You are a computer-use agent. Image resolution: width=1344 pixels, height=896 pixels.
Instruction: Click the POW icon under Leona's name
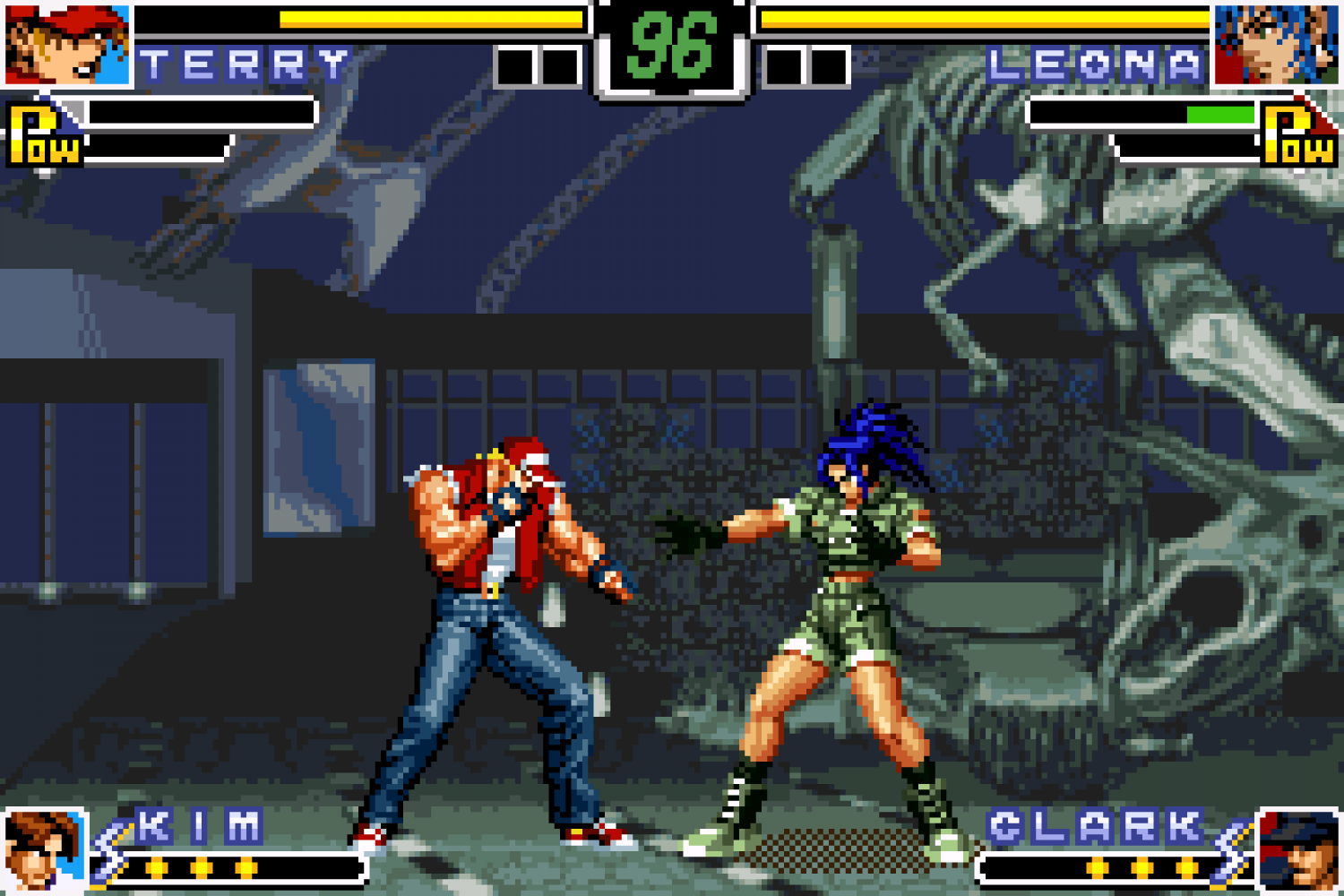click(1298, 134)
